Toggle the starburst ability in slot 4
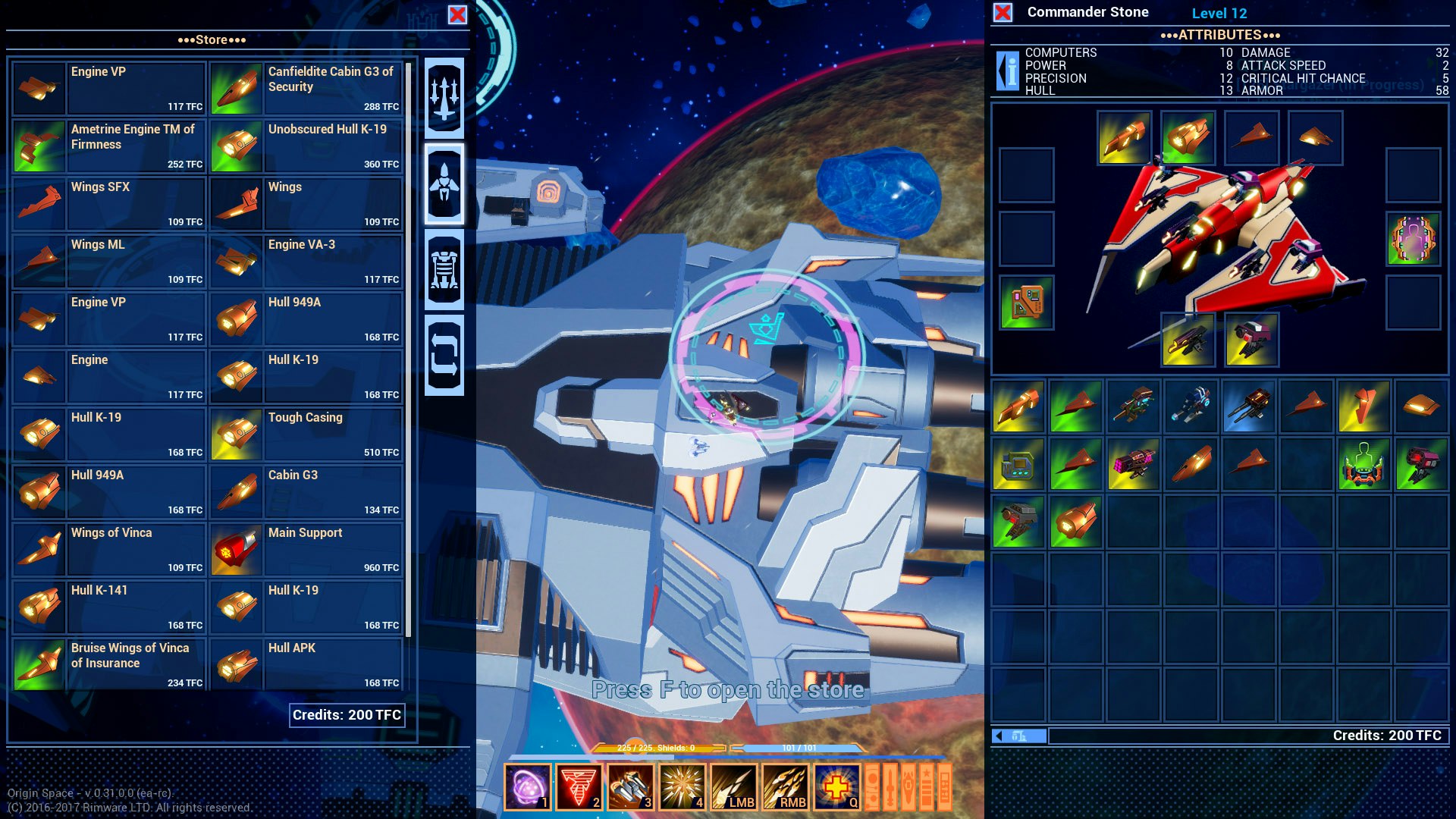This screenshot has height=819, width=1456. coord(682,788)
